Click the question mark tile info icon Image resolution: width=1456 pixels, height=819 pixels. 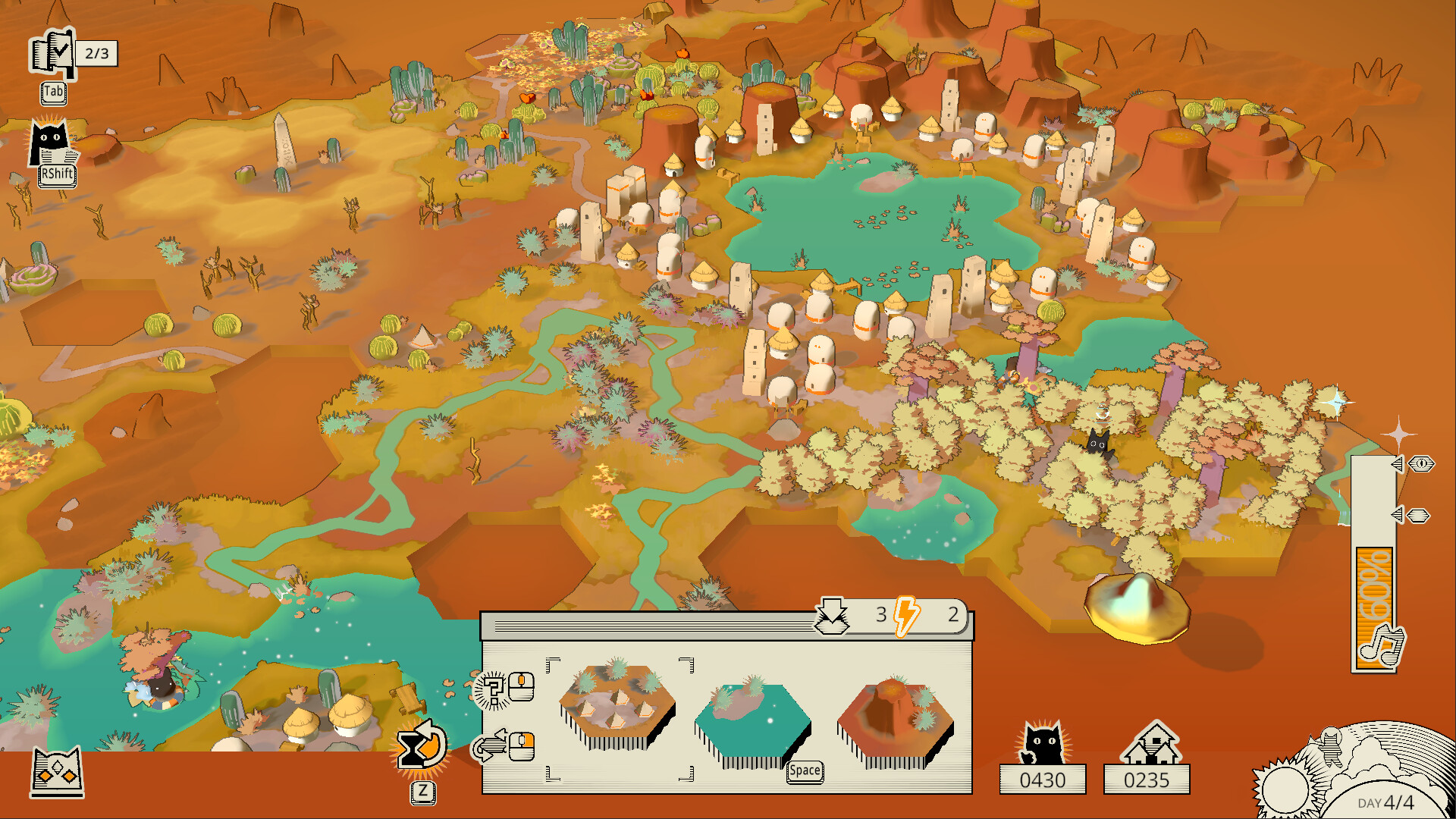coord(493,689)
